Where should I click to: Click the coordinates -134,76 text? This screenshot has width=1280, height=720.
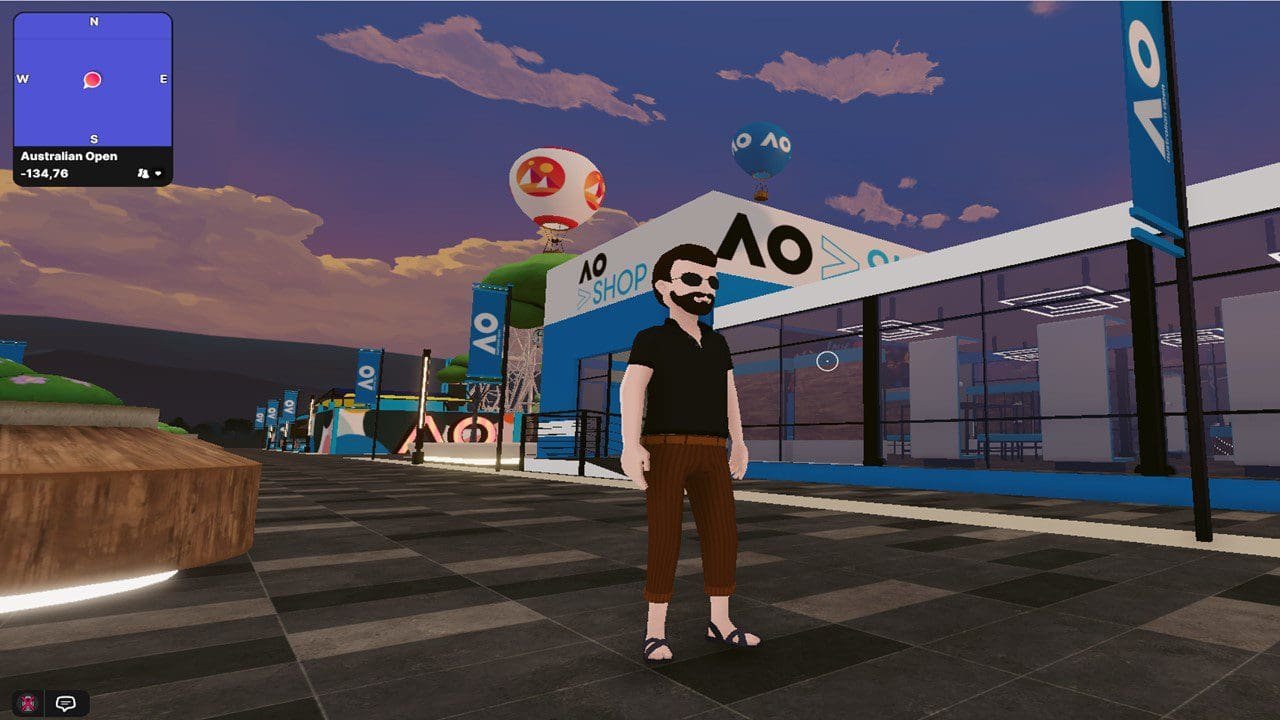point(43,172)
